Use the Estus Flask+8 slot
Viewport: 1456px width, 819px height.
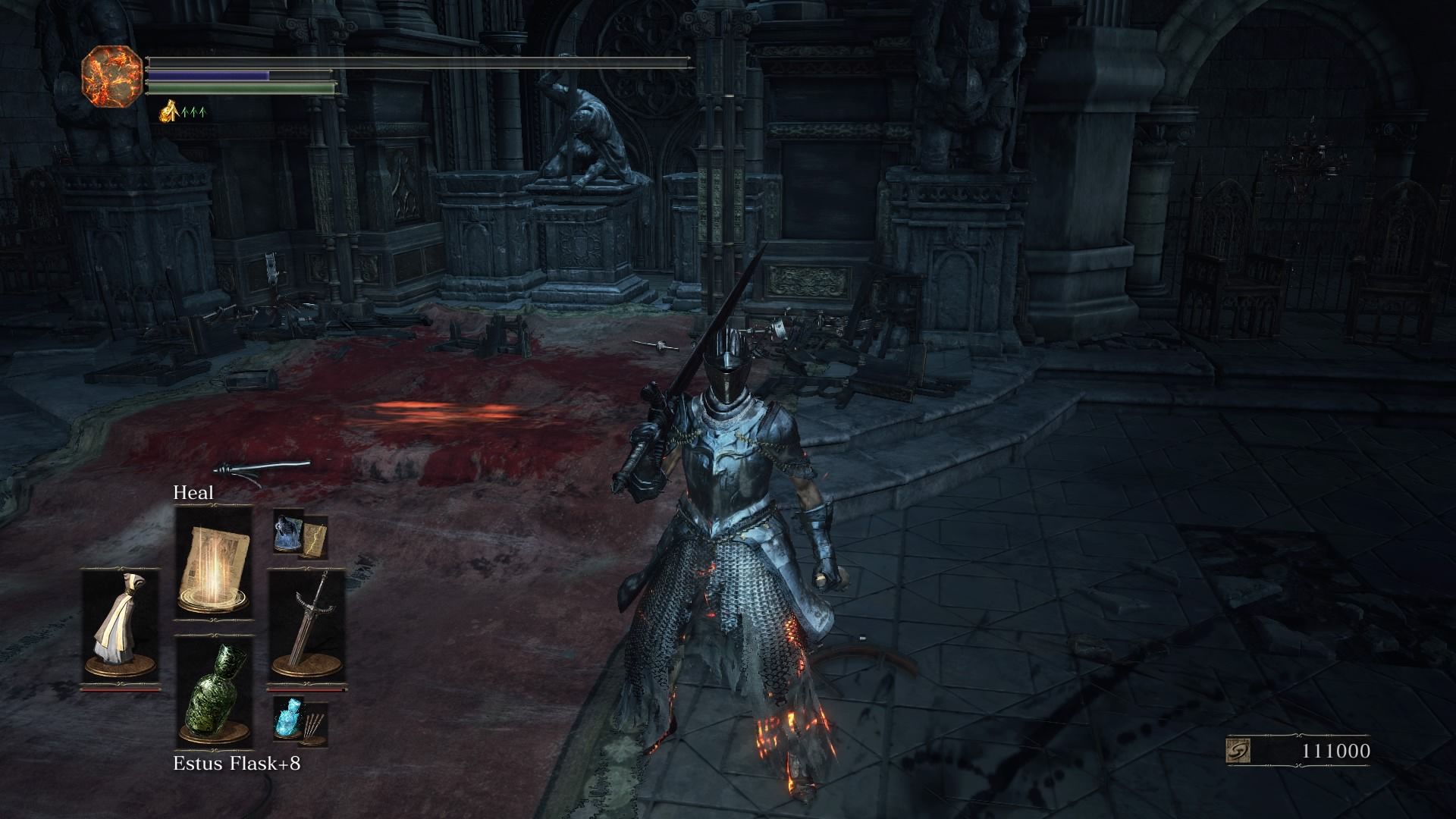coord(213,692)
